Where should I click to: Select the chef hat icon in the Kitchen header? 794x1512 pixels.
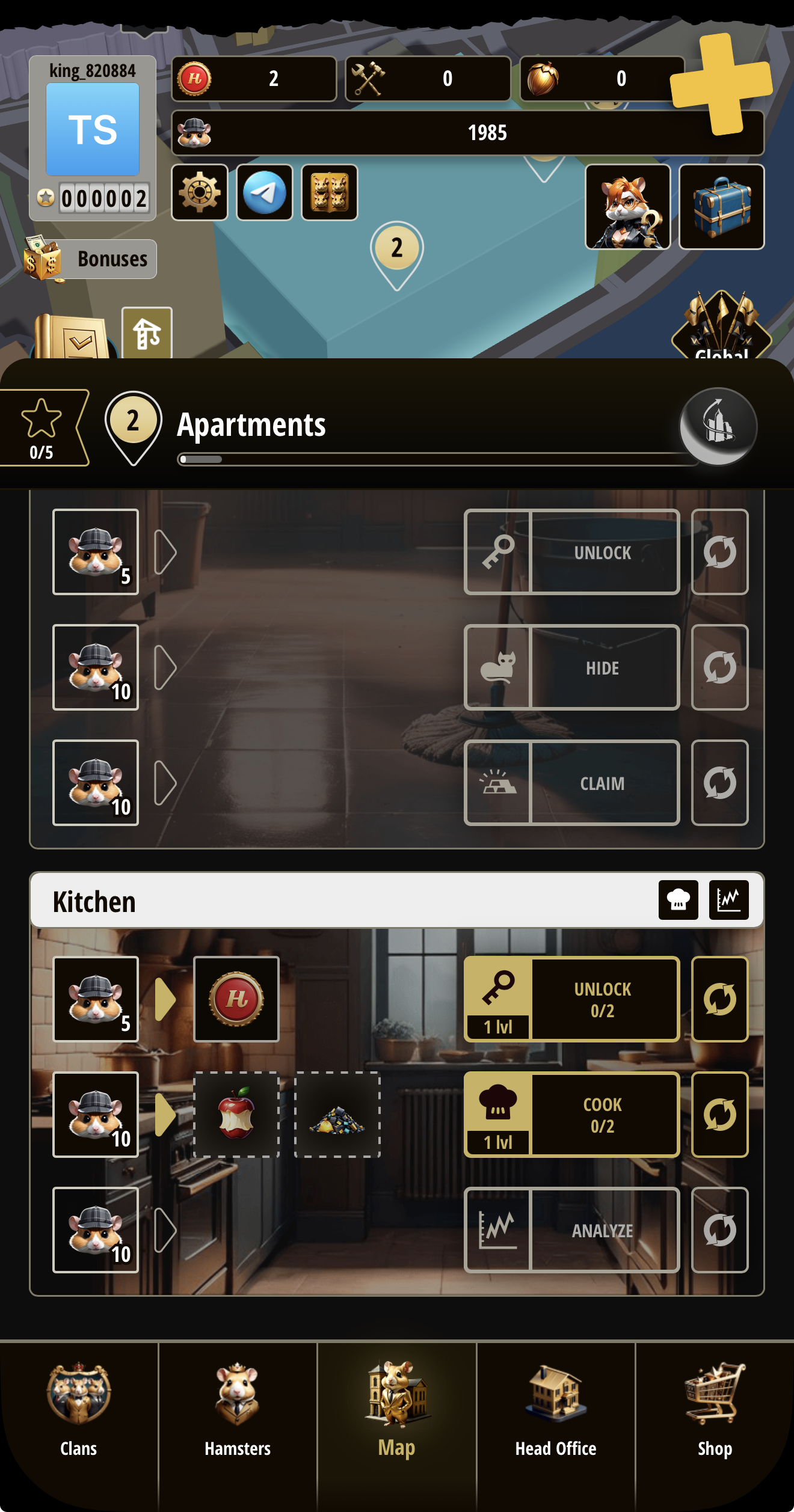679,902
